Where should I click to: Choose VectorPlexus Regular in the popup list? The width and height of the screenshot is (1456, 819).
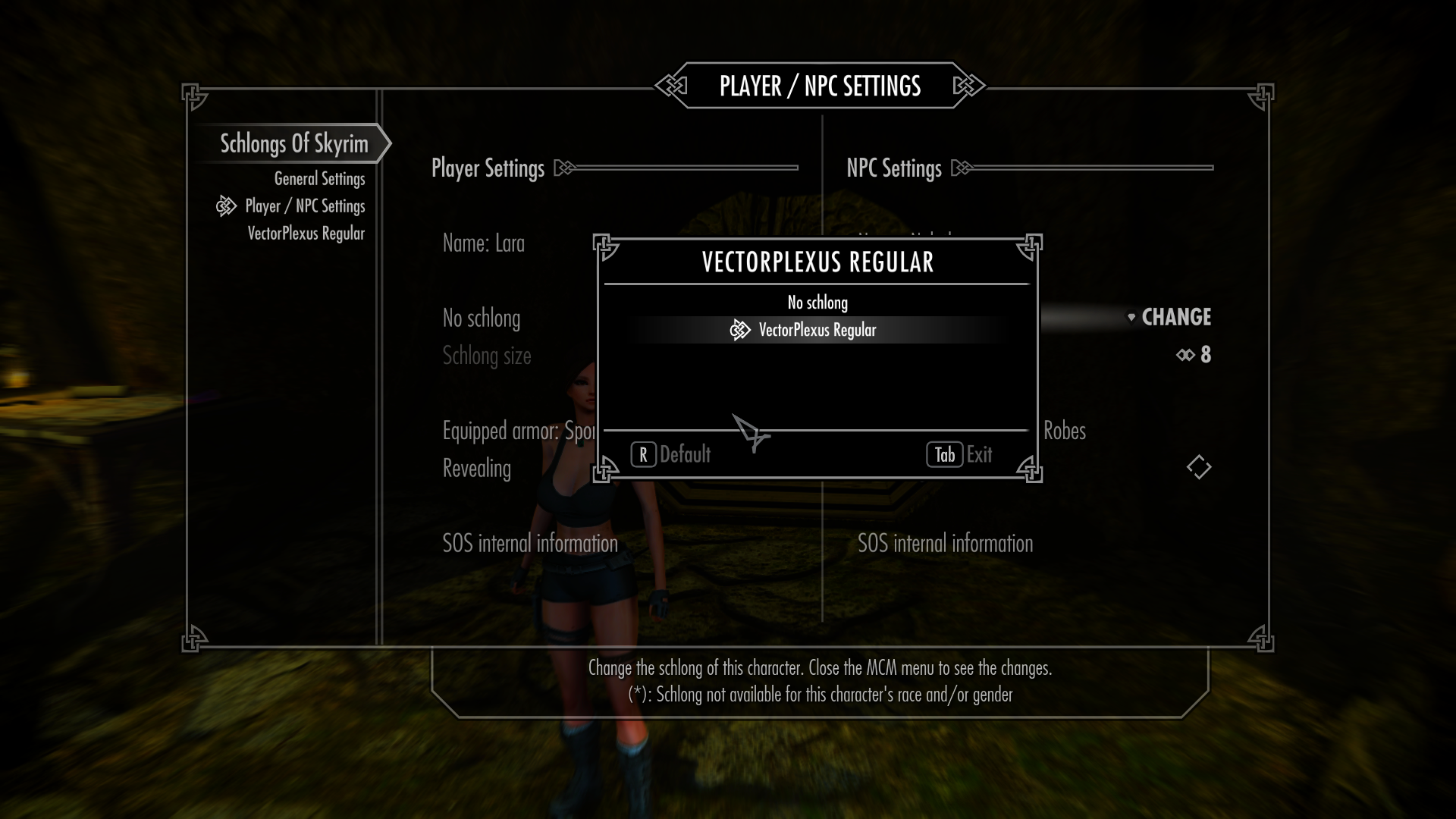(x=817, y=330)
